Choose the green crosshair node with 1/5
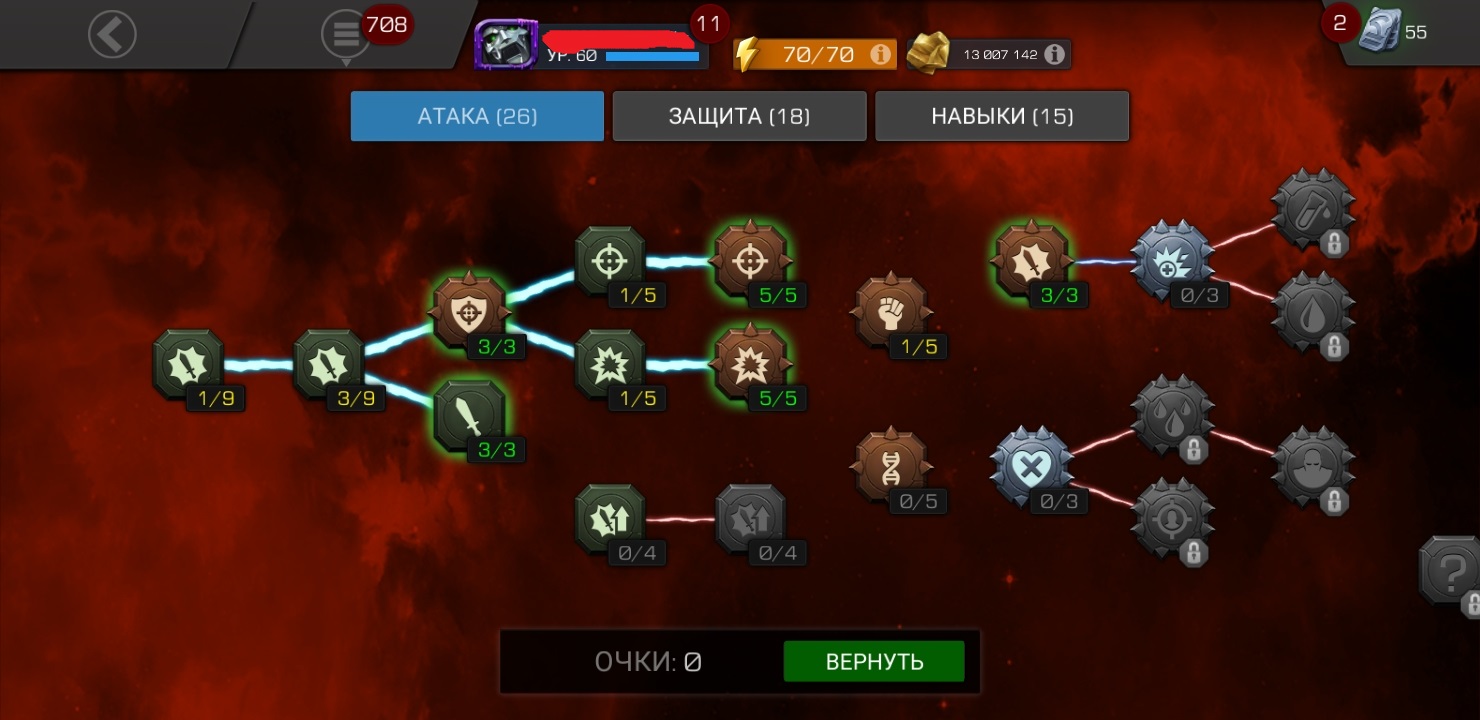 [x=610, y=261]
